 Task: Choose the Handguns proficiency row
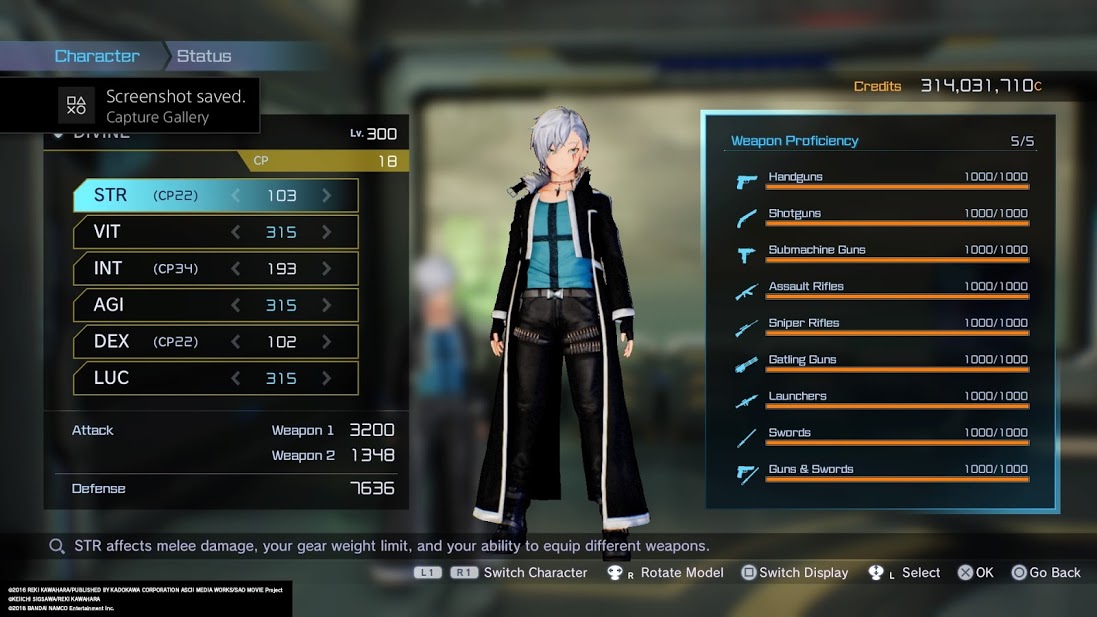pos(881,180)
